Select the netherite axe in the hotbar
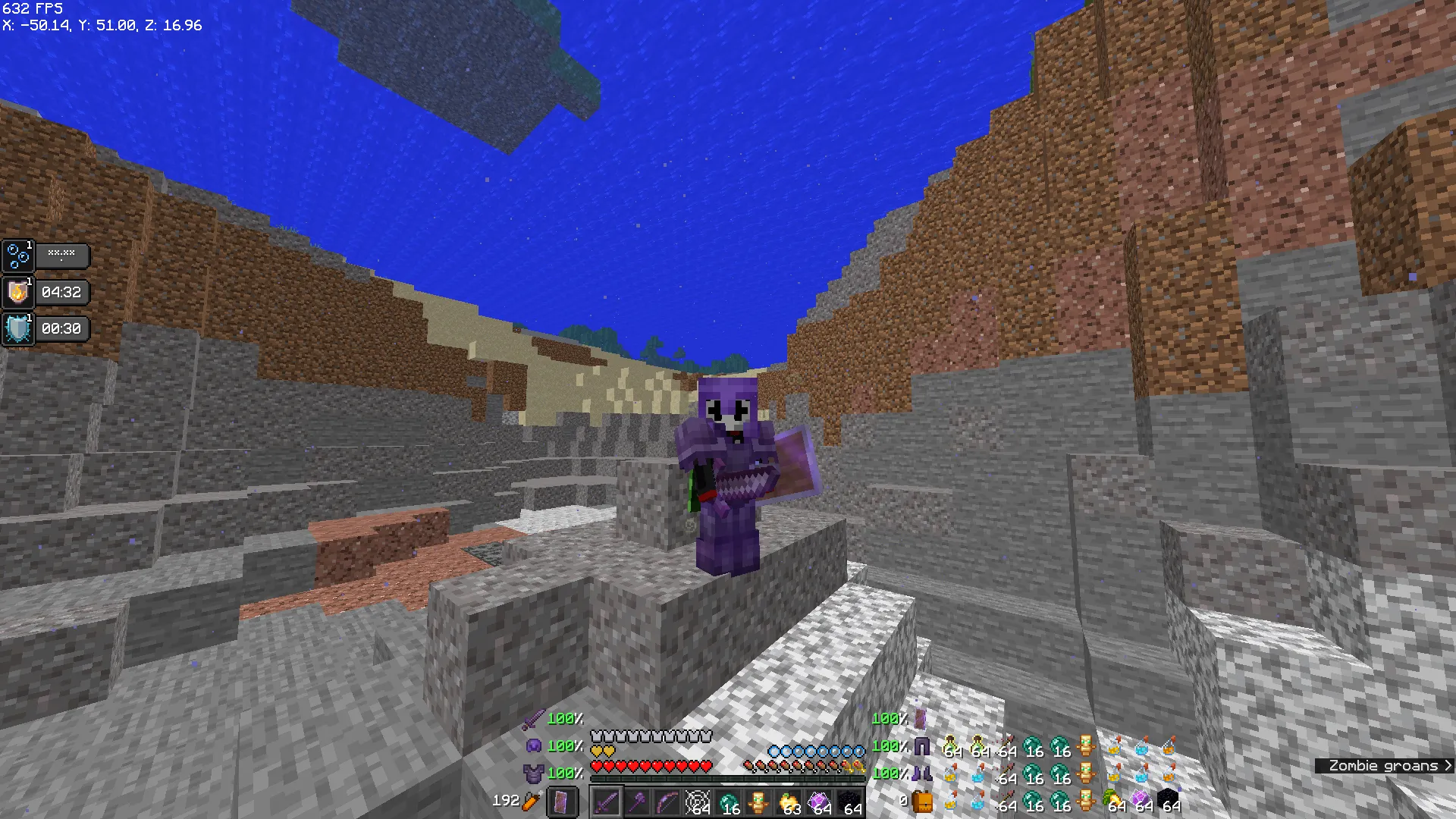1456x819 pixels. 639,802
